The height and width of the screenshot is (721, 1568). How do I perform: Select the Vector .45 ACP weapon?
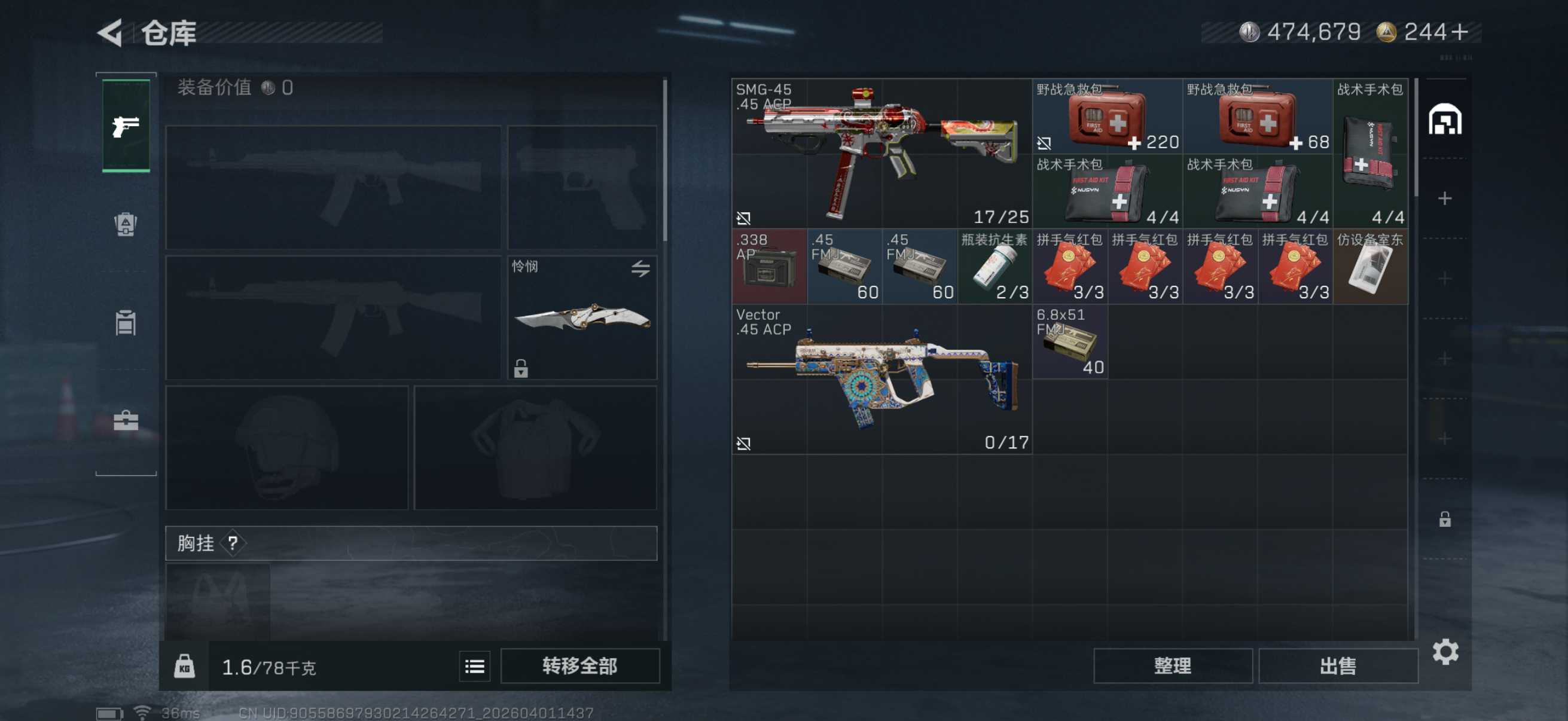point(881,379)
